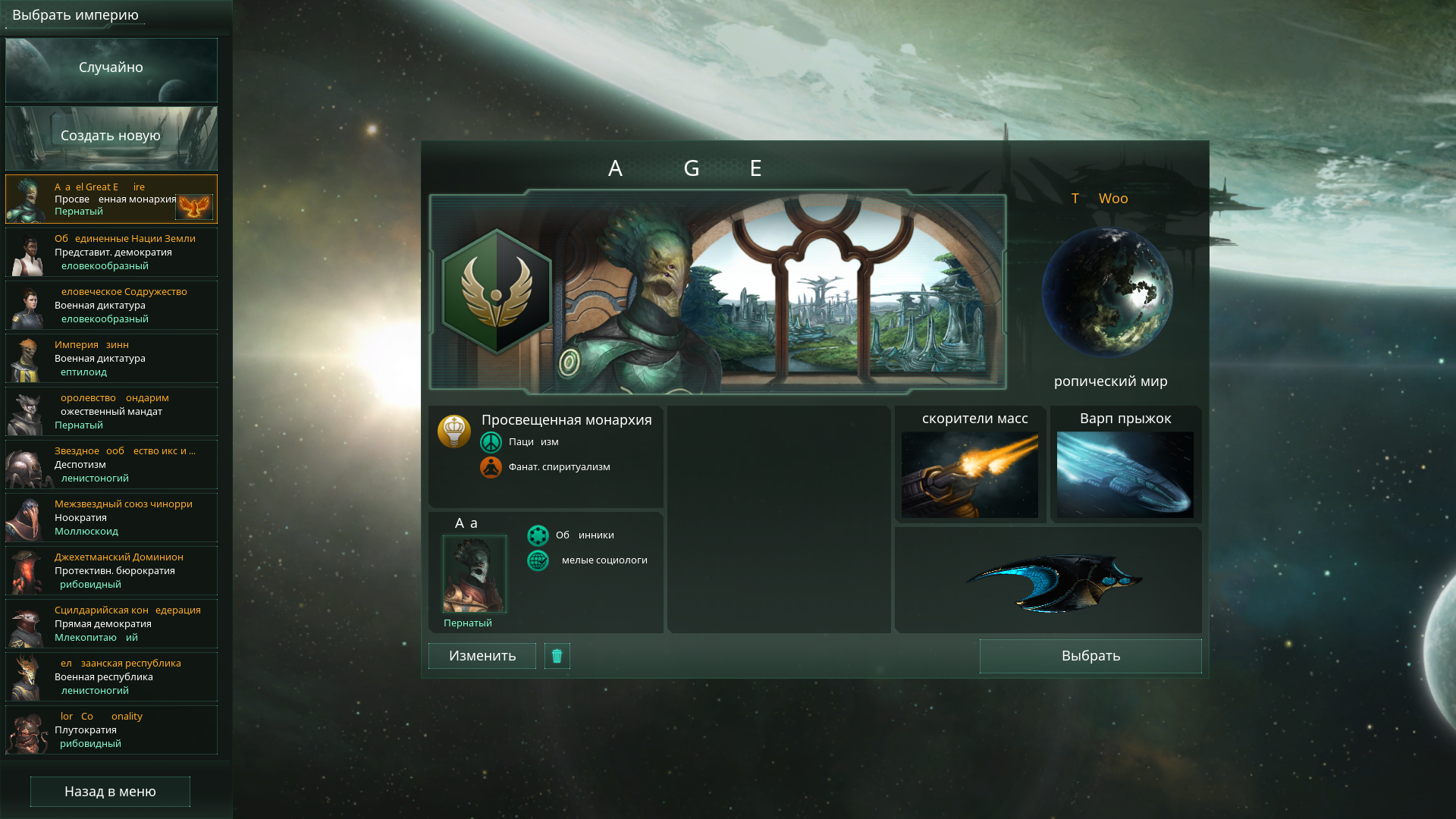Click the trash icon to delete empire

(557, 655)
